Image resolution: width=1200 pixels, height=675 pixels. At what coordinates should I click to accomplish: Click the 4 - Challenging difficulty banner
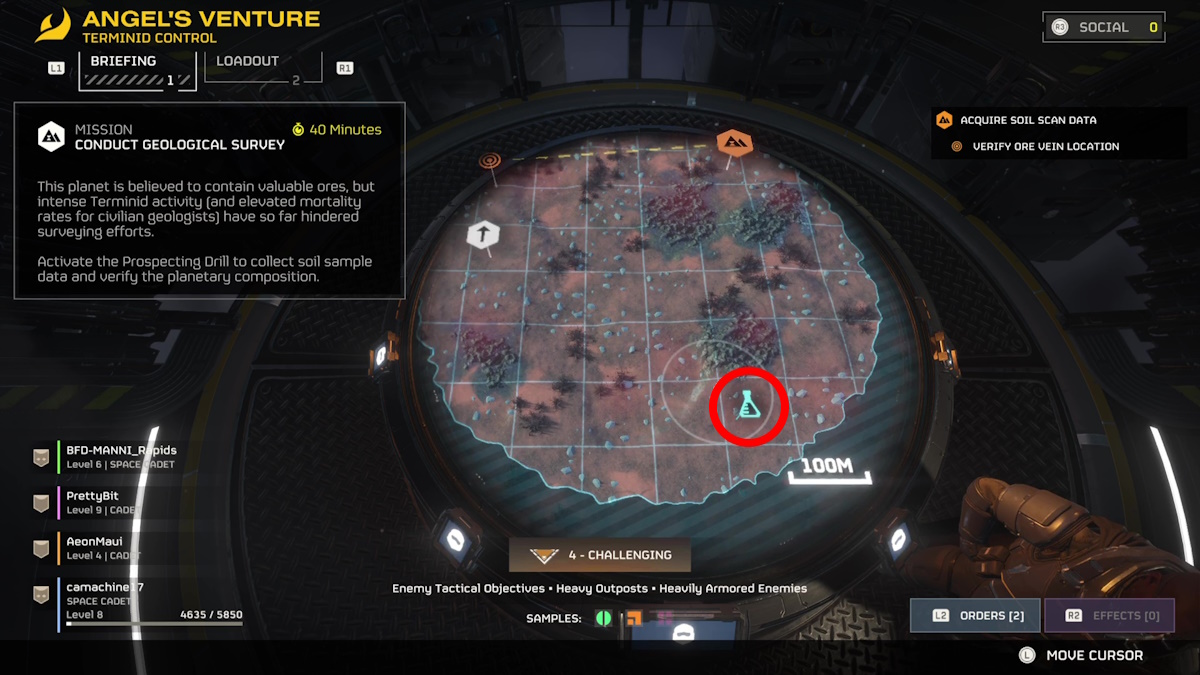[600, 555]
